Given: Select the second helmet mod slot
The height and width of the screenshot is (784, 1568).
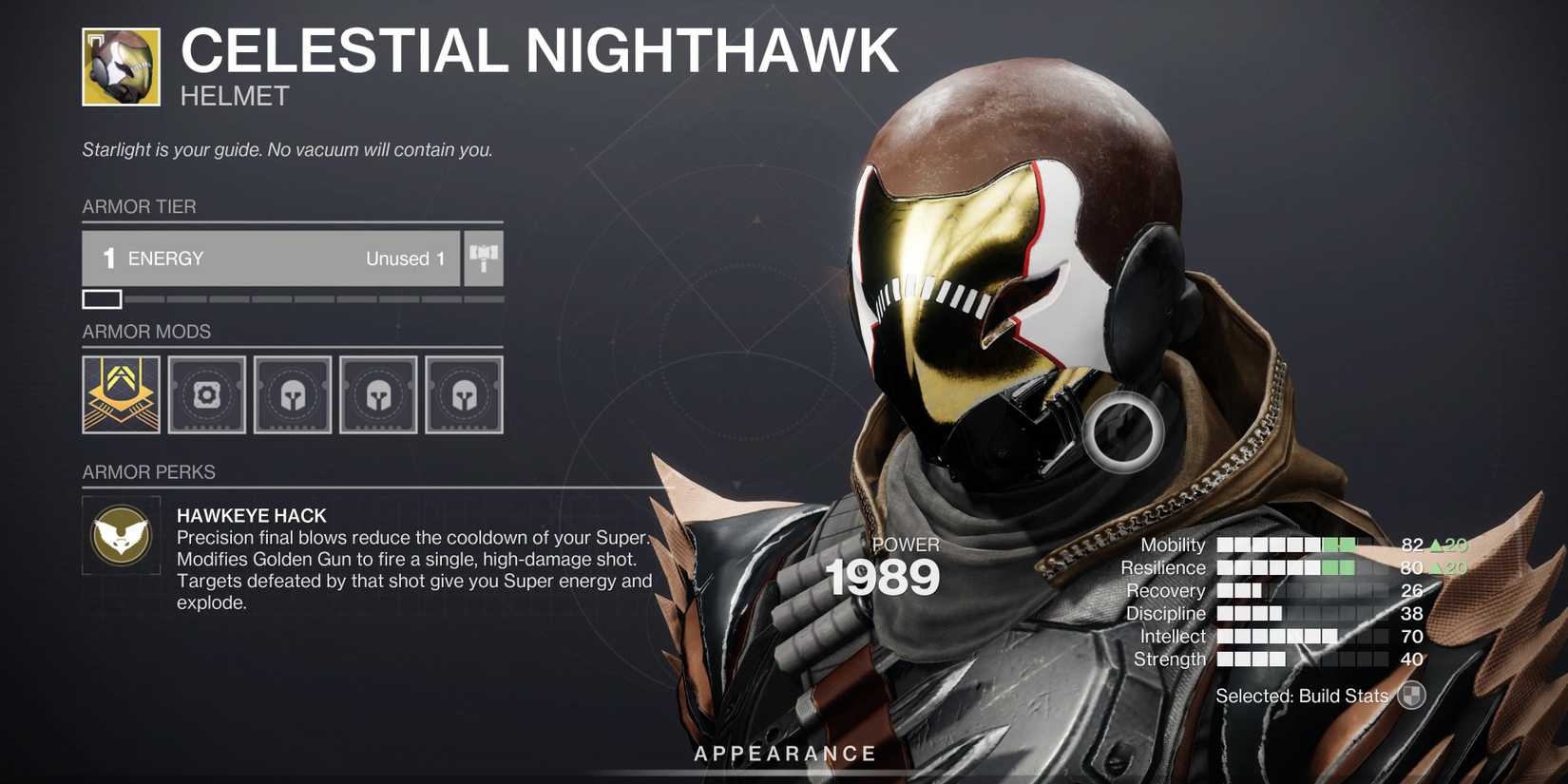Looking at the screenshot, I should [292, 395].
